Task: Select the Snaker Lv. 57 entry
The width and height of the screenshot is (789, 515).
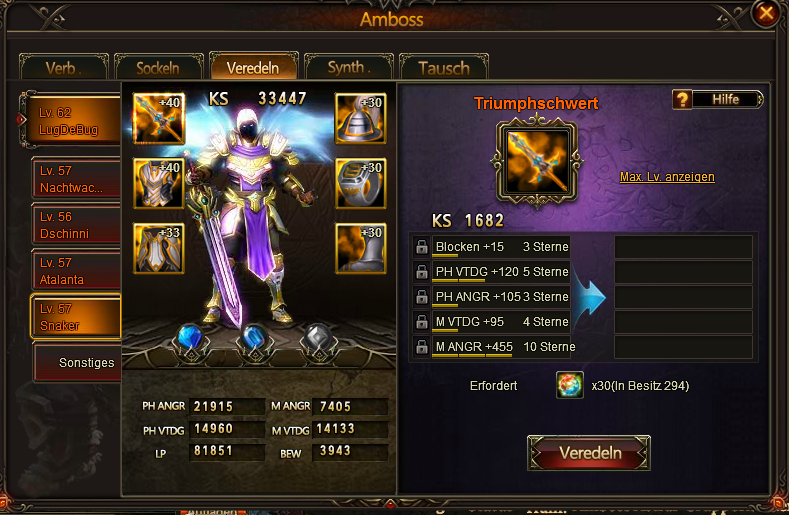Action: (76, 316)
